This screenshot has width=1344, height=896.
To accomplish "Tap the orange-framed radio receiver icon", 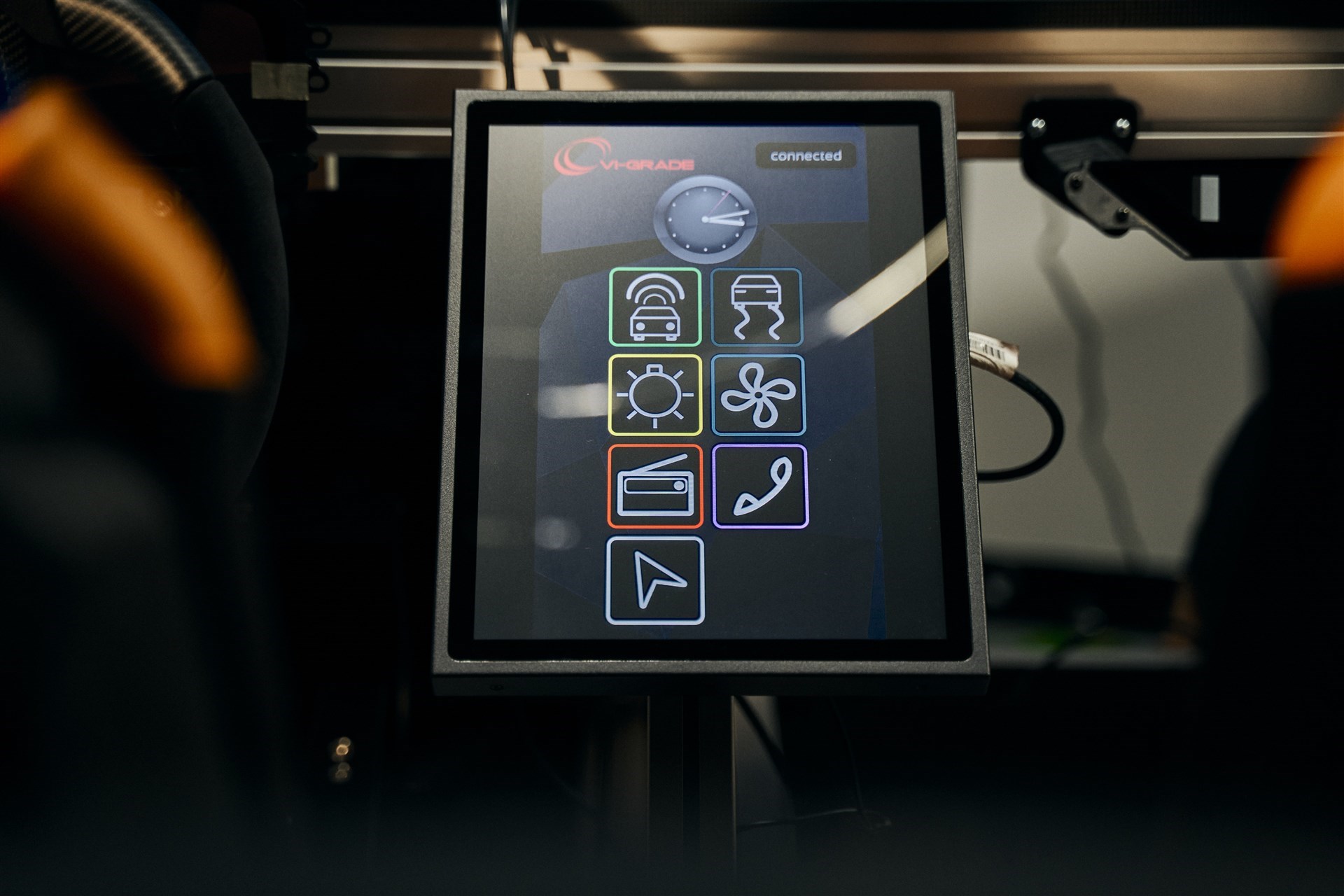I will click(x=654, y=484).
